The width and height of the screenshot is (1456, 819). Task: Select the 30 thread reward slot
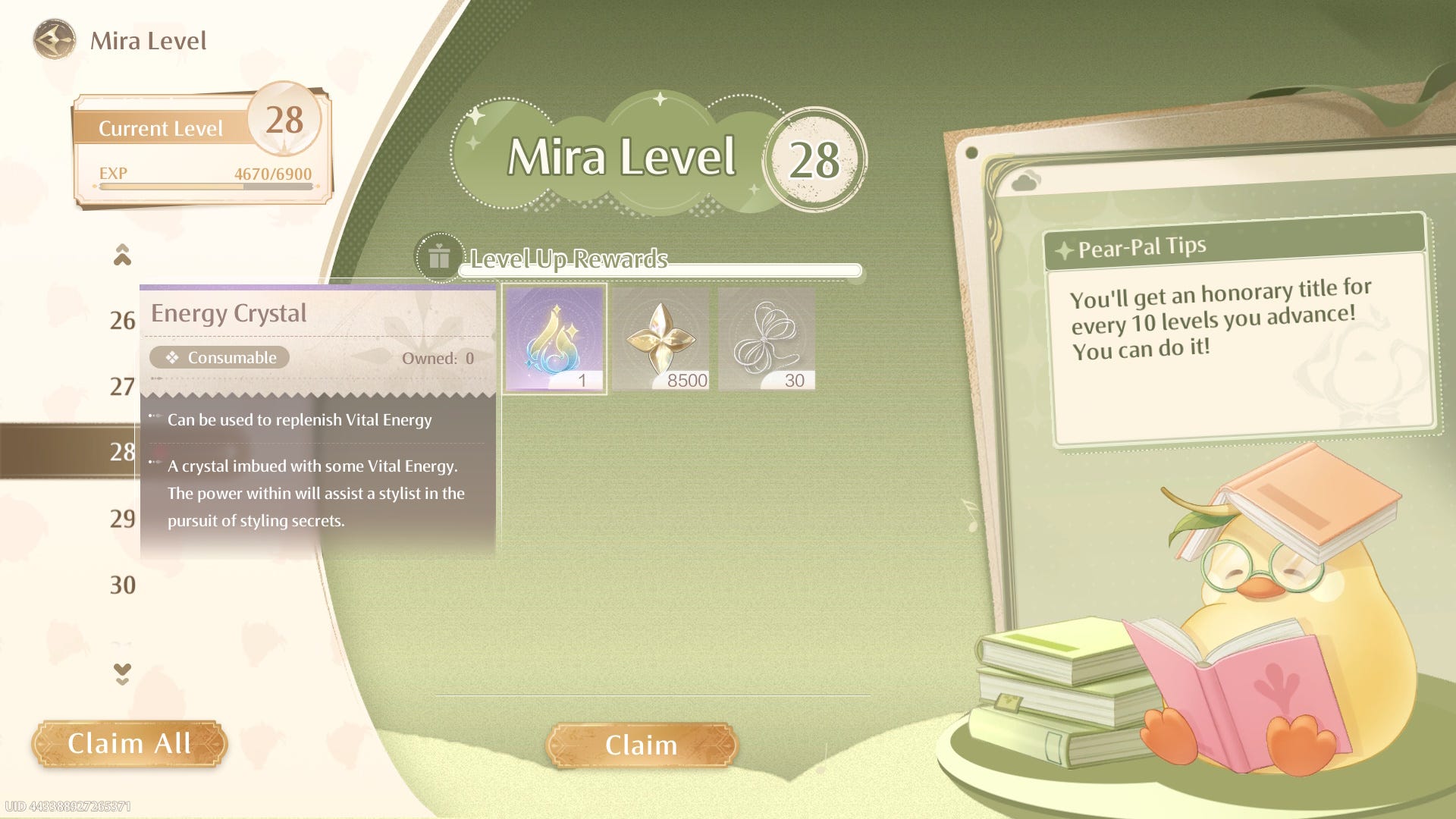767,339
